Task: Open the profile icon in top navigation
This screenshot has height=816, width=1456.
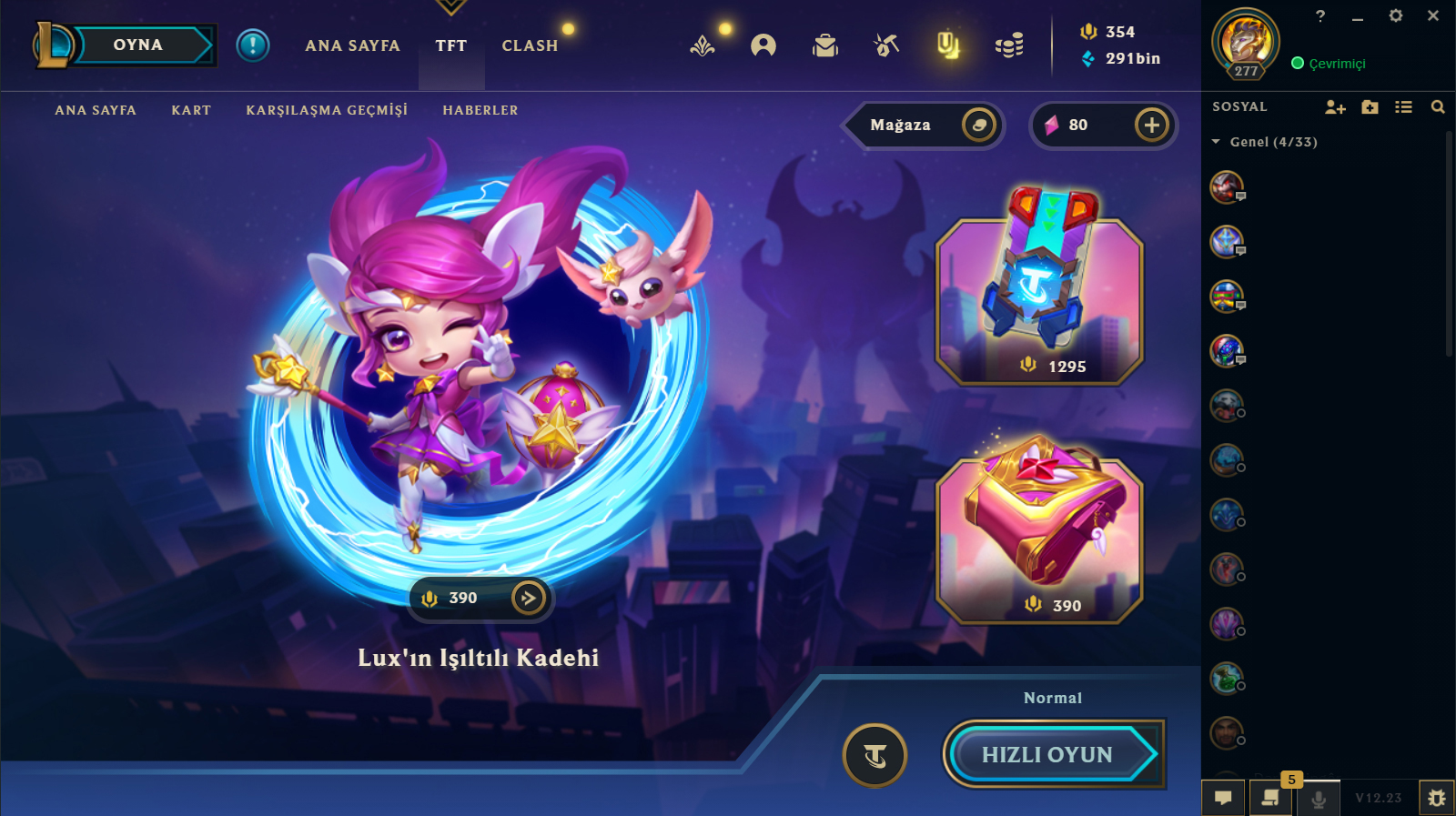Action: pos(763,45)
